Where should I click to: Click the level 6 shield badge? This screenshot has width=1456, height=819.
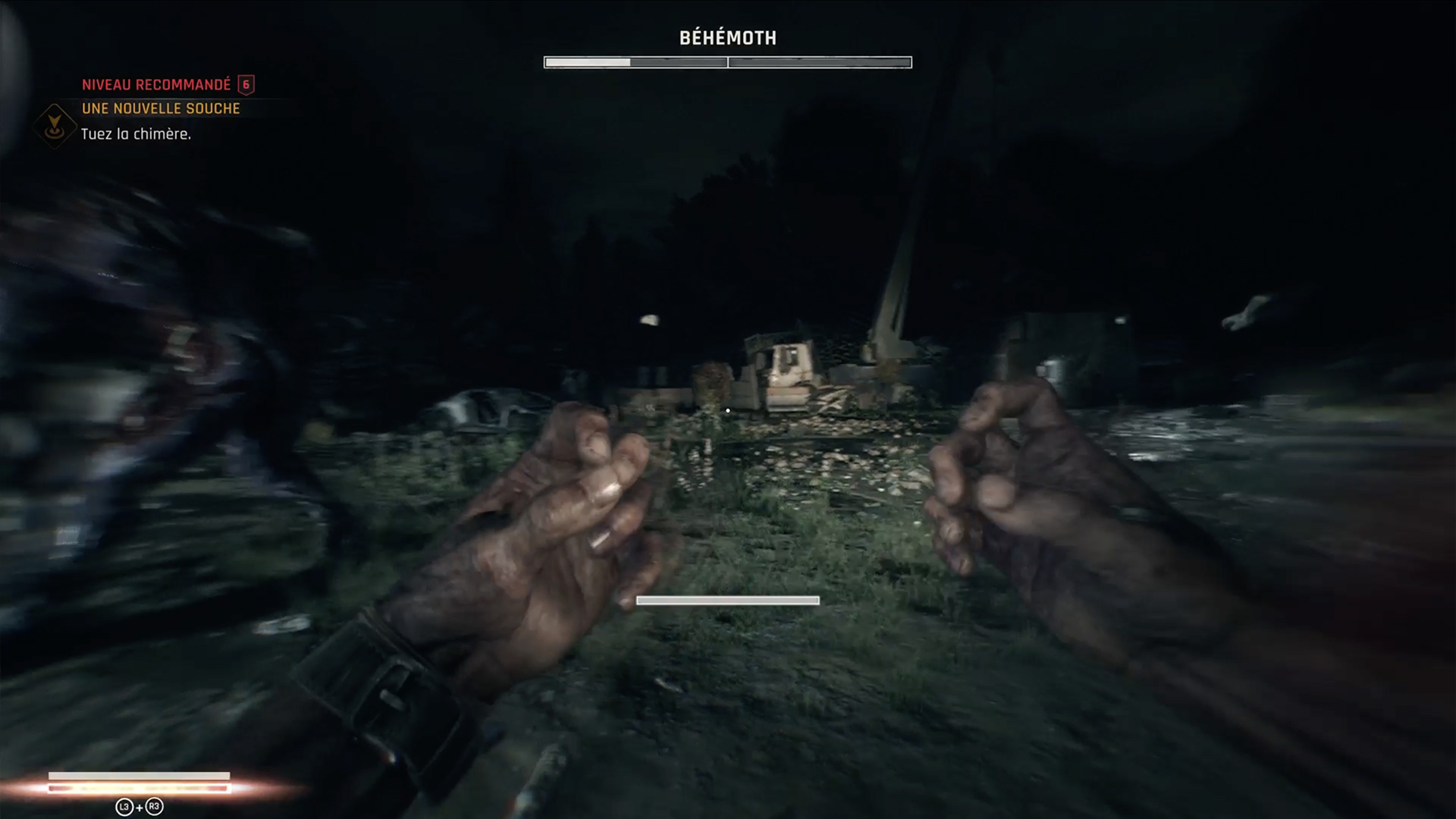246,85
